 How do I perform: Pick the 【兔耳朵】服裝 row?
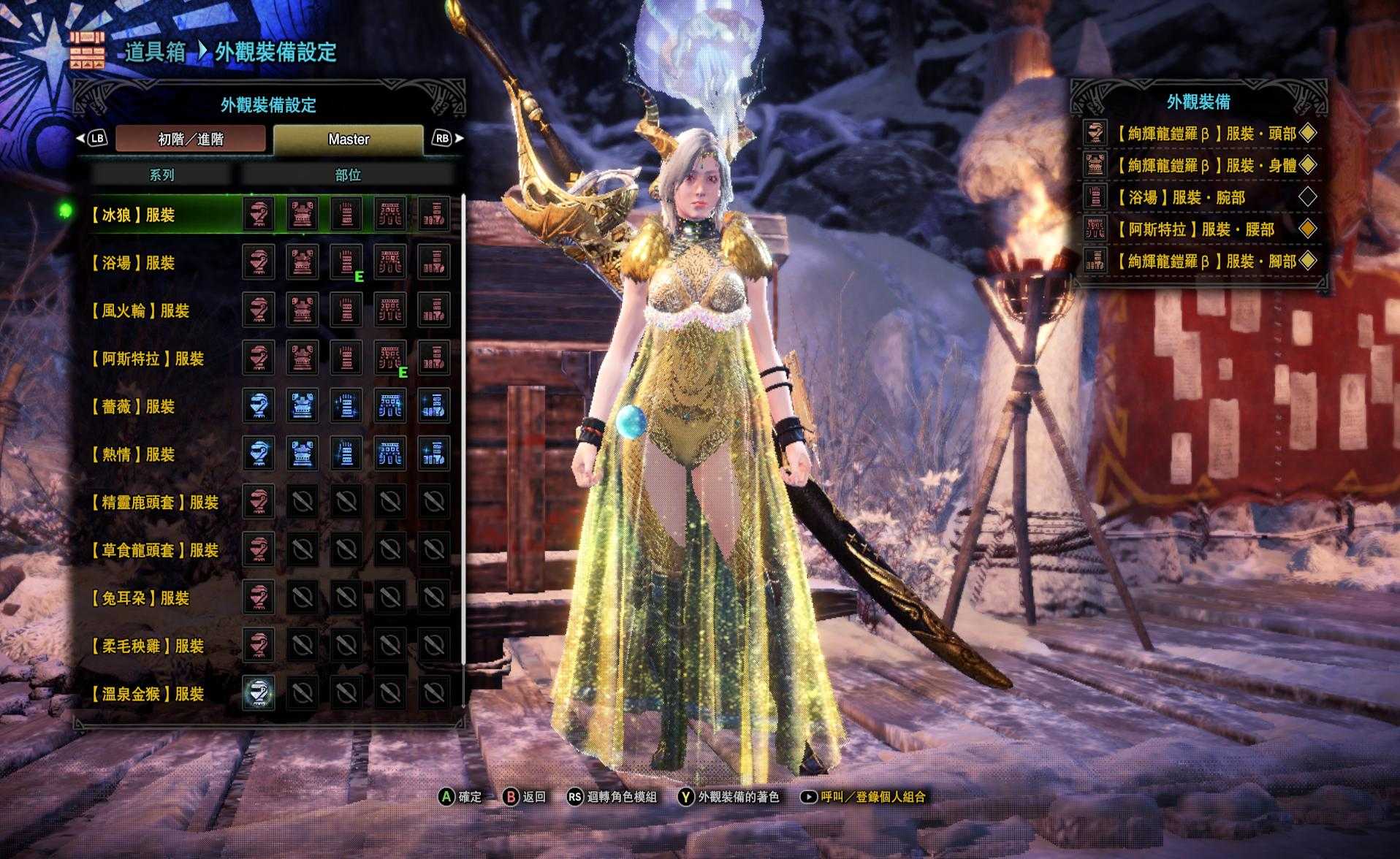tap(139, 598)
